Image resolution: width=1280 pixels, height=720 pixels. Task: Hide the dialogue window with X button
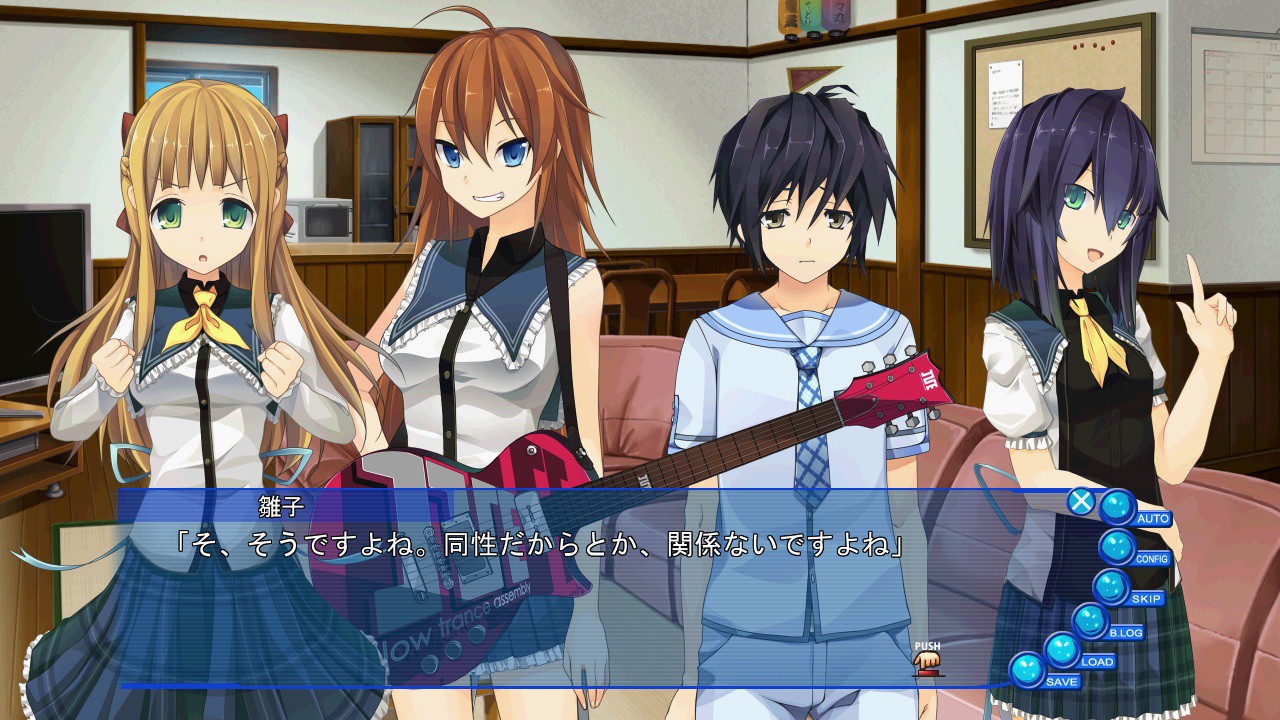[x=1080, y=501]
